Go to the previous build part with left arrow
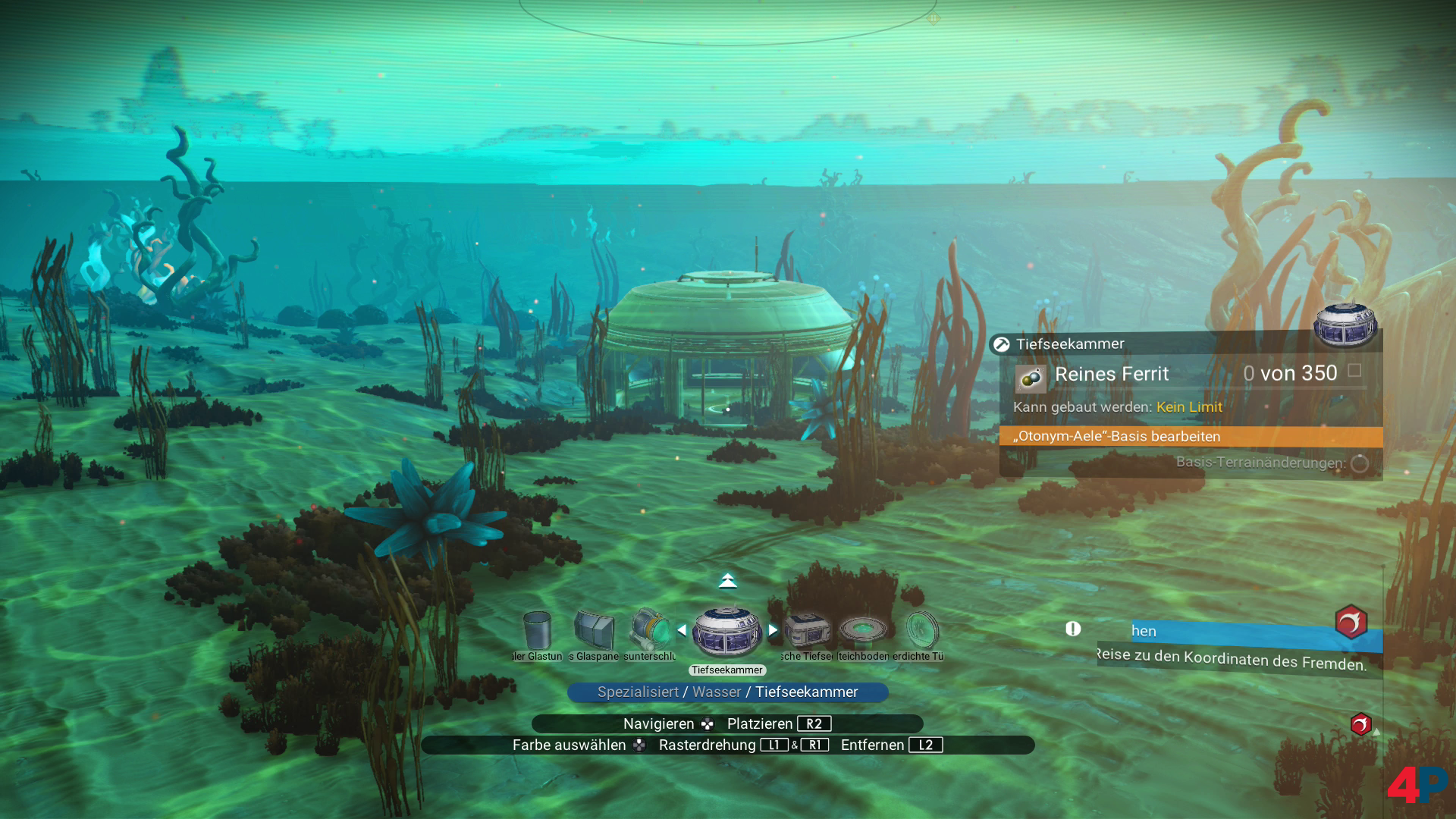 (x=681, y=630)
